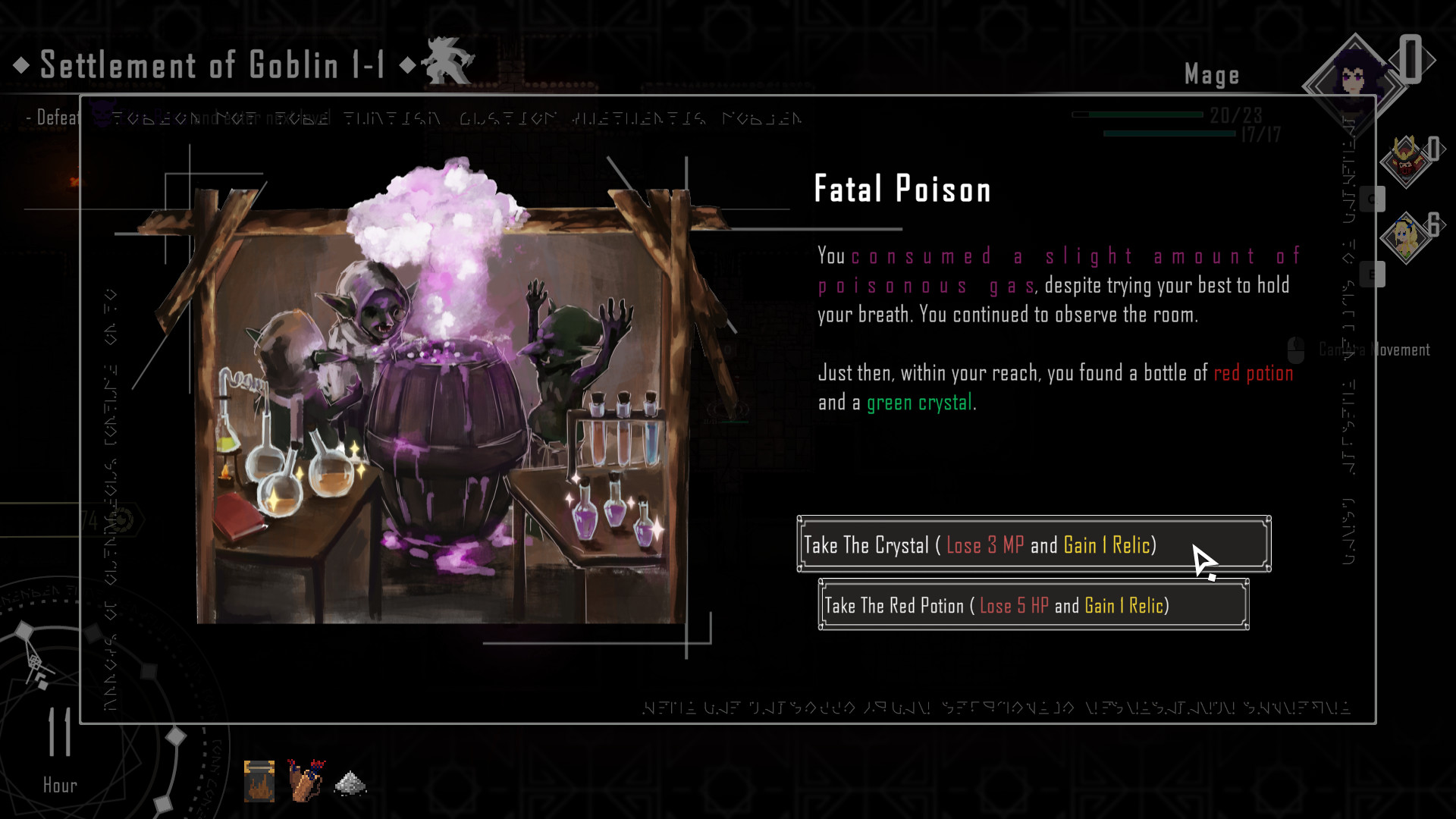Click the Fatal Poison event title
1456x819 pixels.
coord(902,189)
